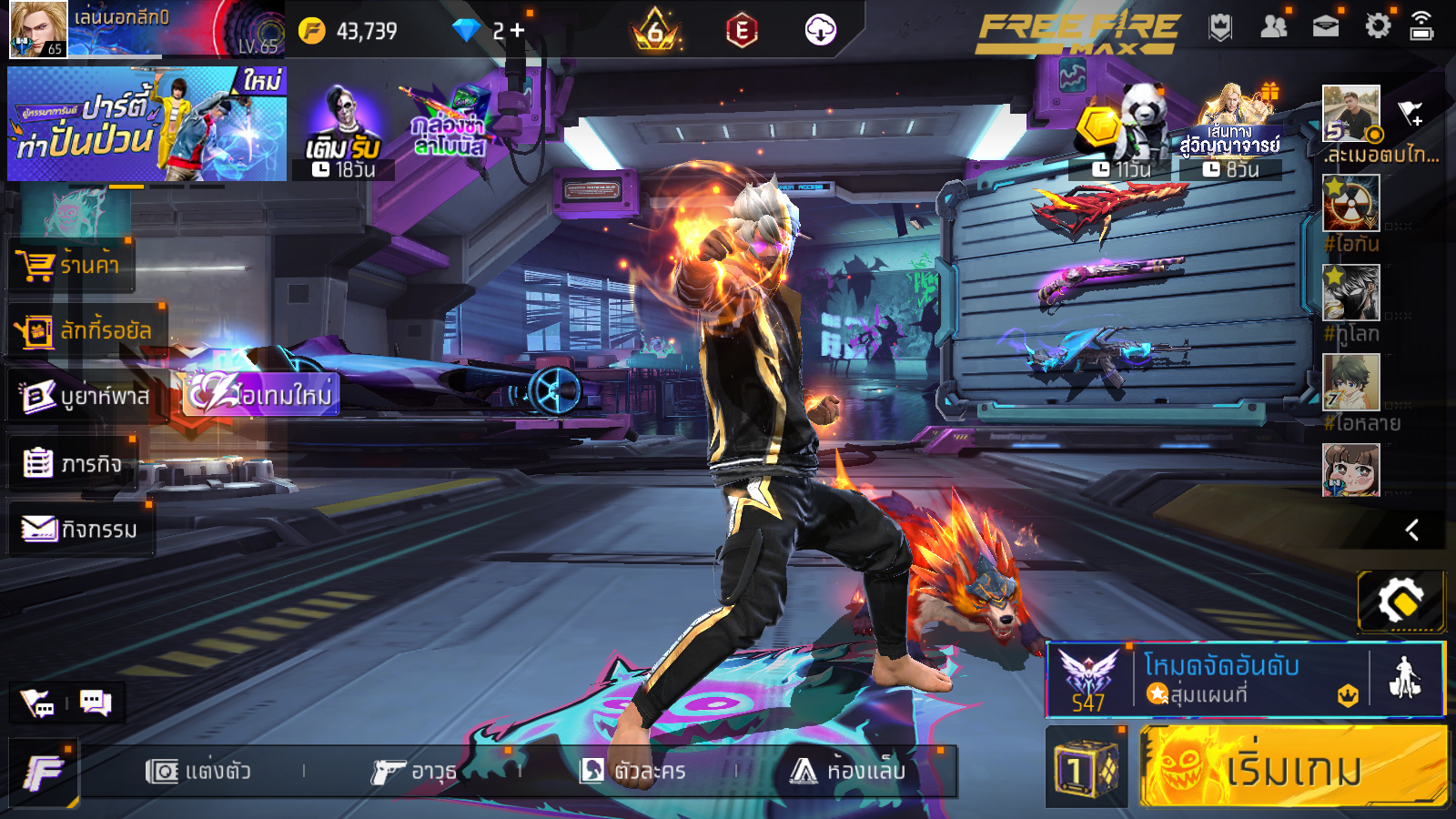
Task: Open the กิจกรรม events menu
Action: (x=80, y=529)
